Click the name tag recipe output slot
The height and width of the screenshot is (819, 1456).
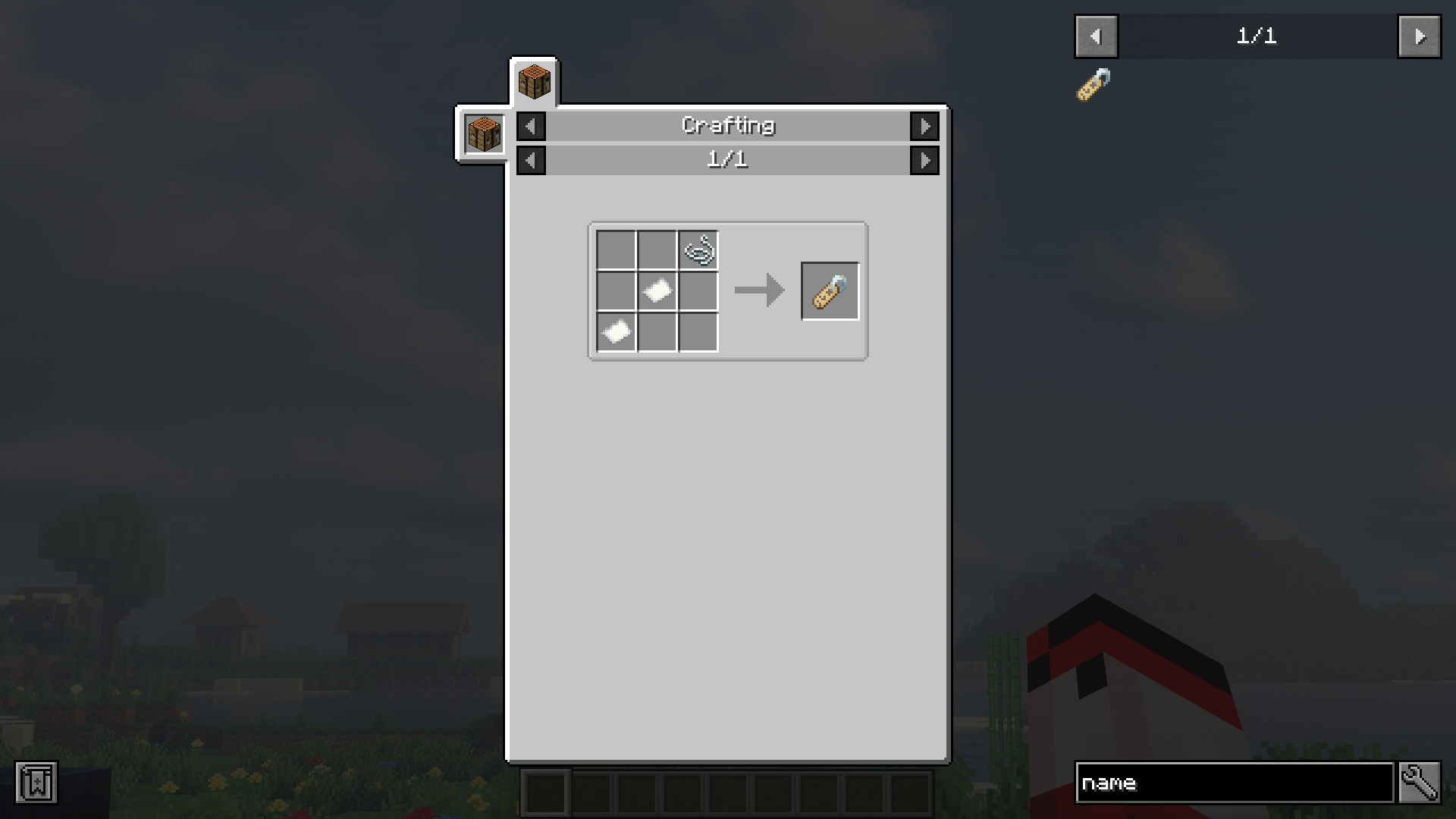(830, 291)
